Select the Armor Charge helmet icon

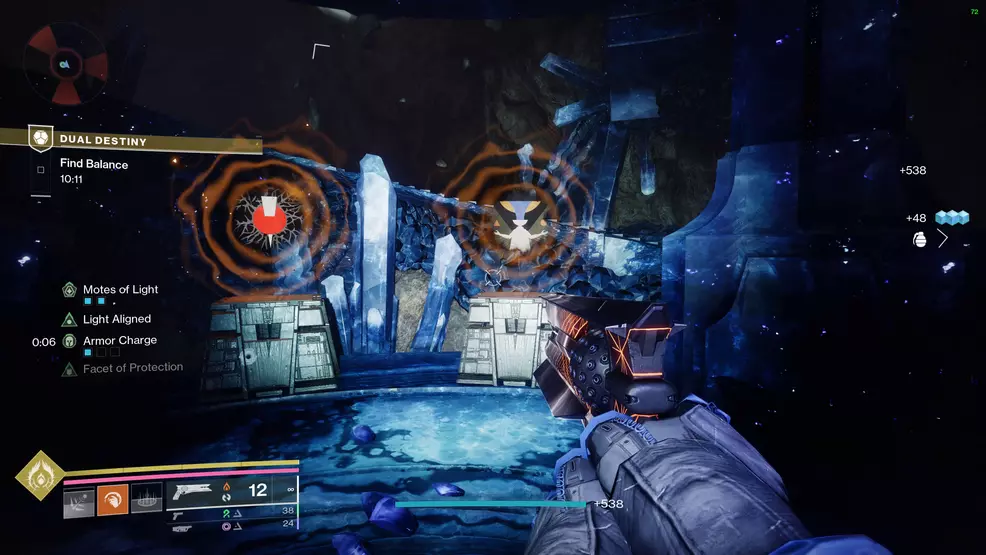[69, 341]
